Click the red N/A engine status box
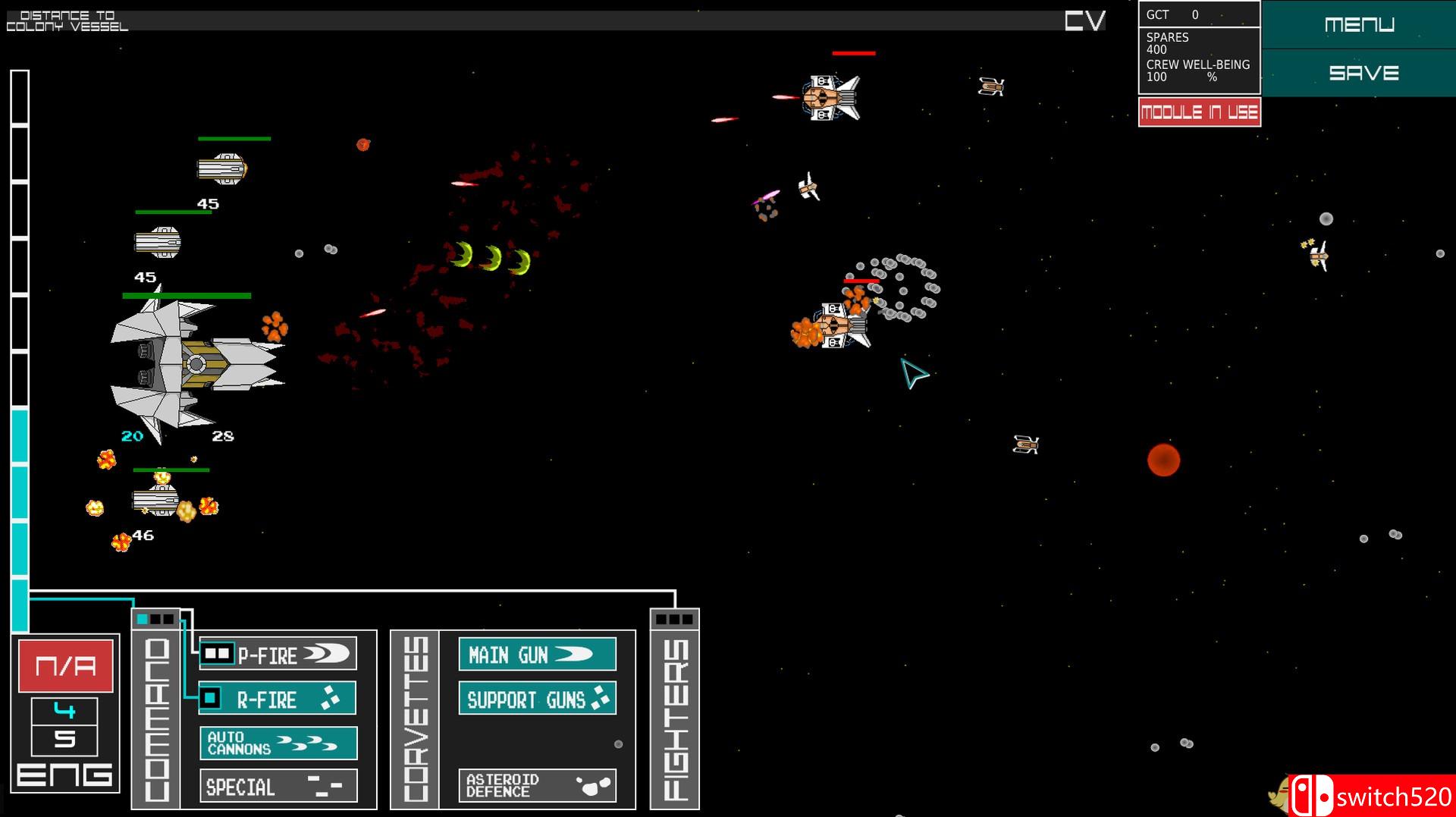This screenshot has height=817, width=1456. (64, 667)
